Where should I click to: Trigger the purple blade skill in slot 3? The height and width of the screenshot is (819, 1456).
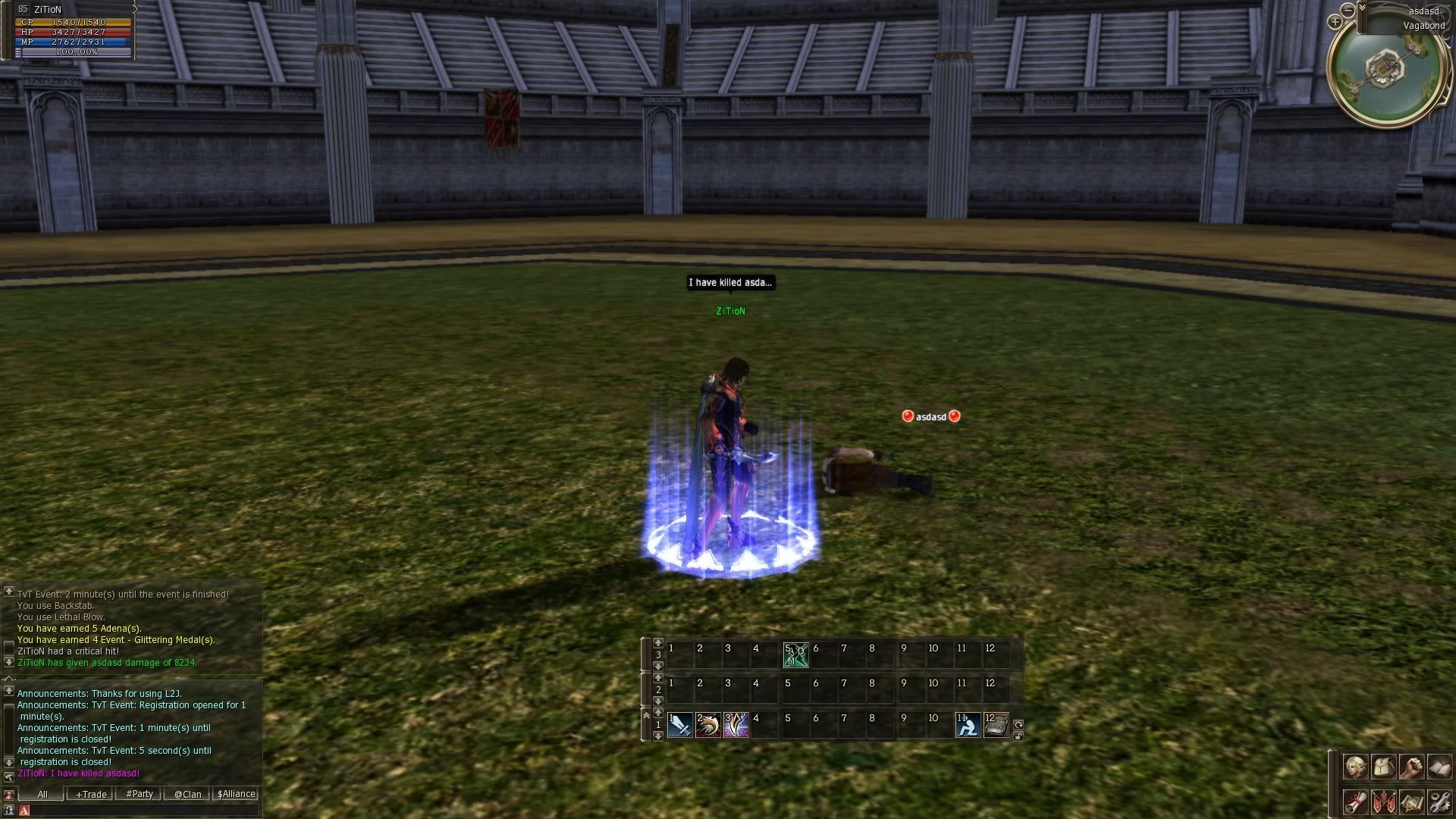pyautogui.click(x=736, y=725)
